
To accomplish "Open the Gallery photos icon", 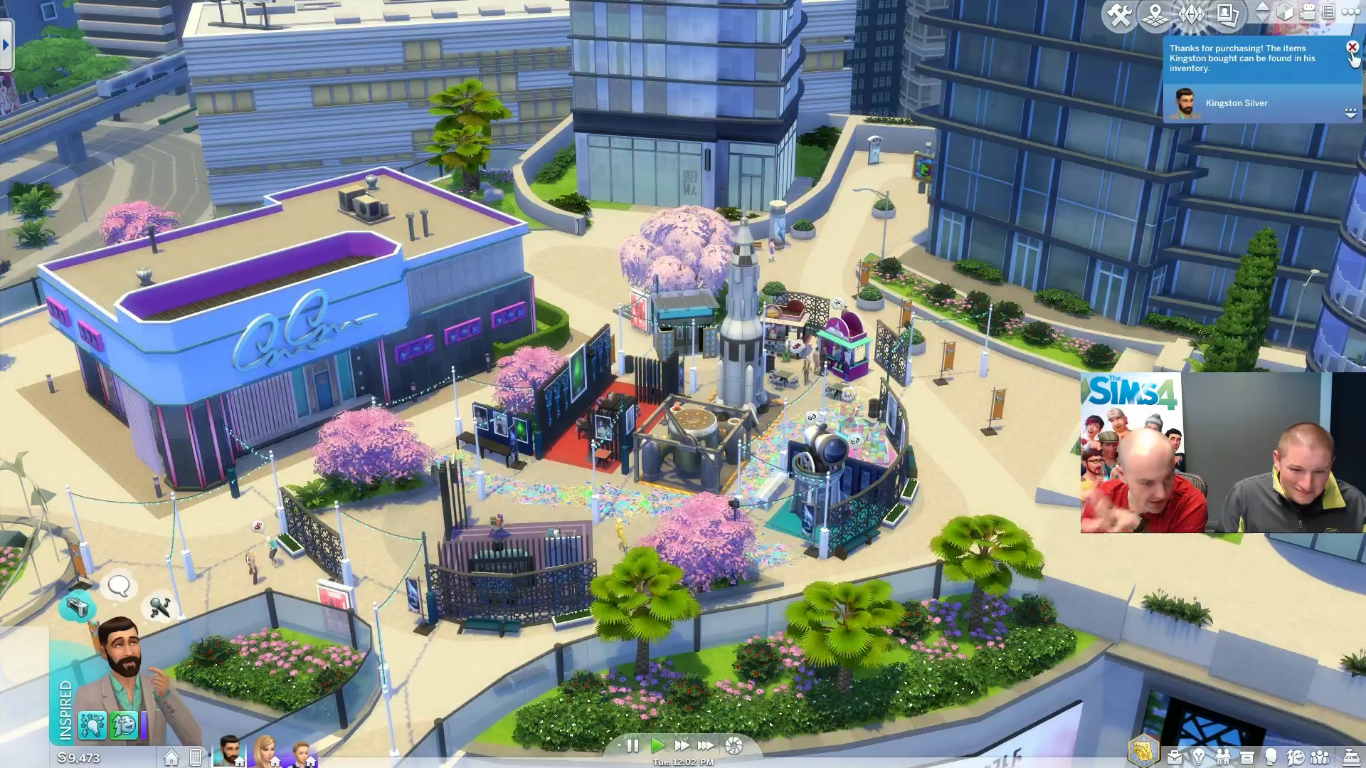I will pos(1227,15).
